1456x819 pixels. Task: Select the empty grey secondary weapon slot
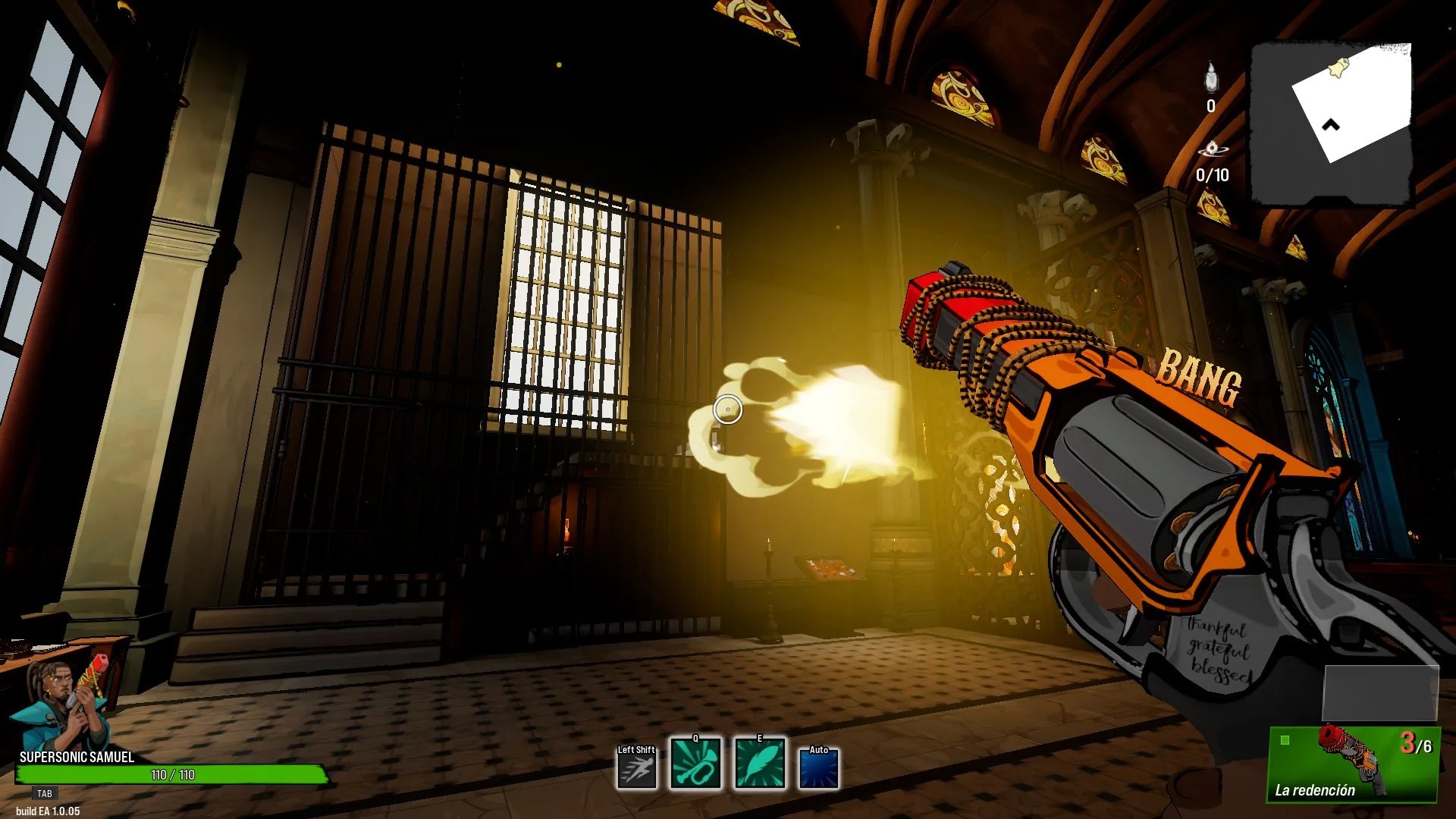coord(1380,693)
